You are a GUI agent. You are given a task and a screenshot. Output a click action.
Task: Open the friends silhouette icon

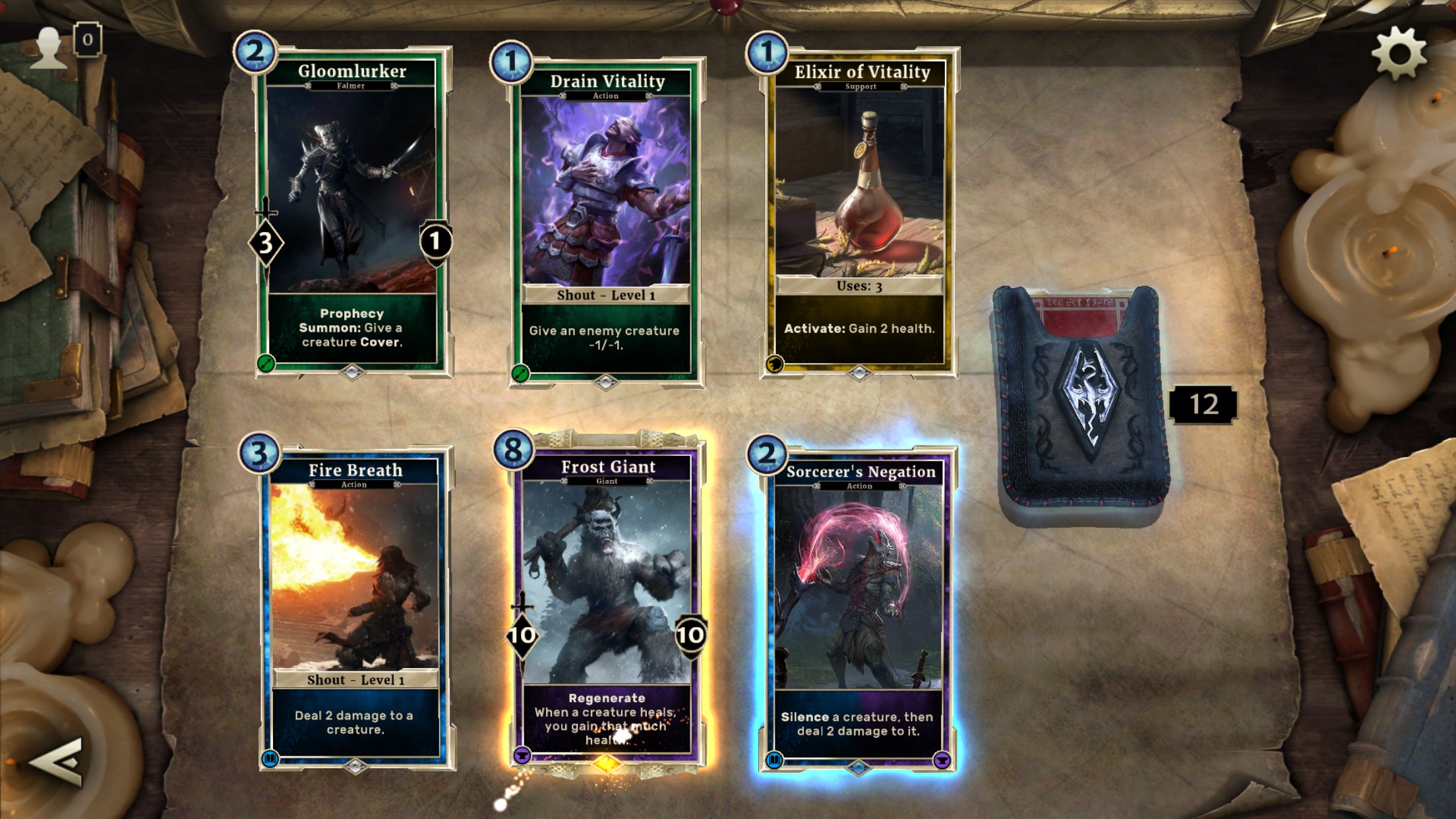pyautogui.click(x=49, y=47)
